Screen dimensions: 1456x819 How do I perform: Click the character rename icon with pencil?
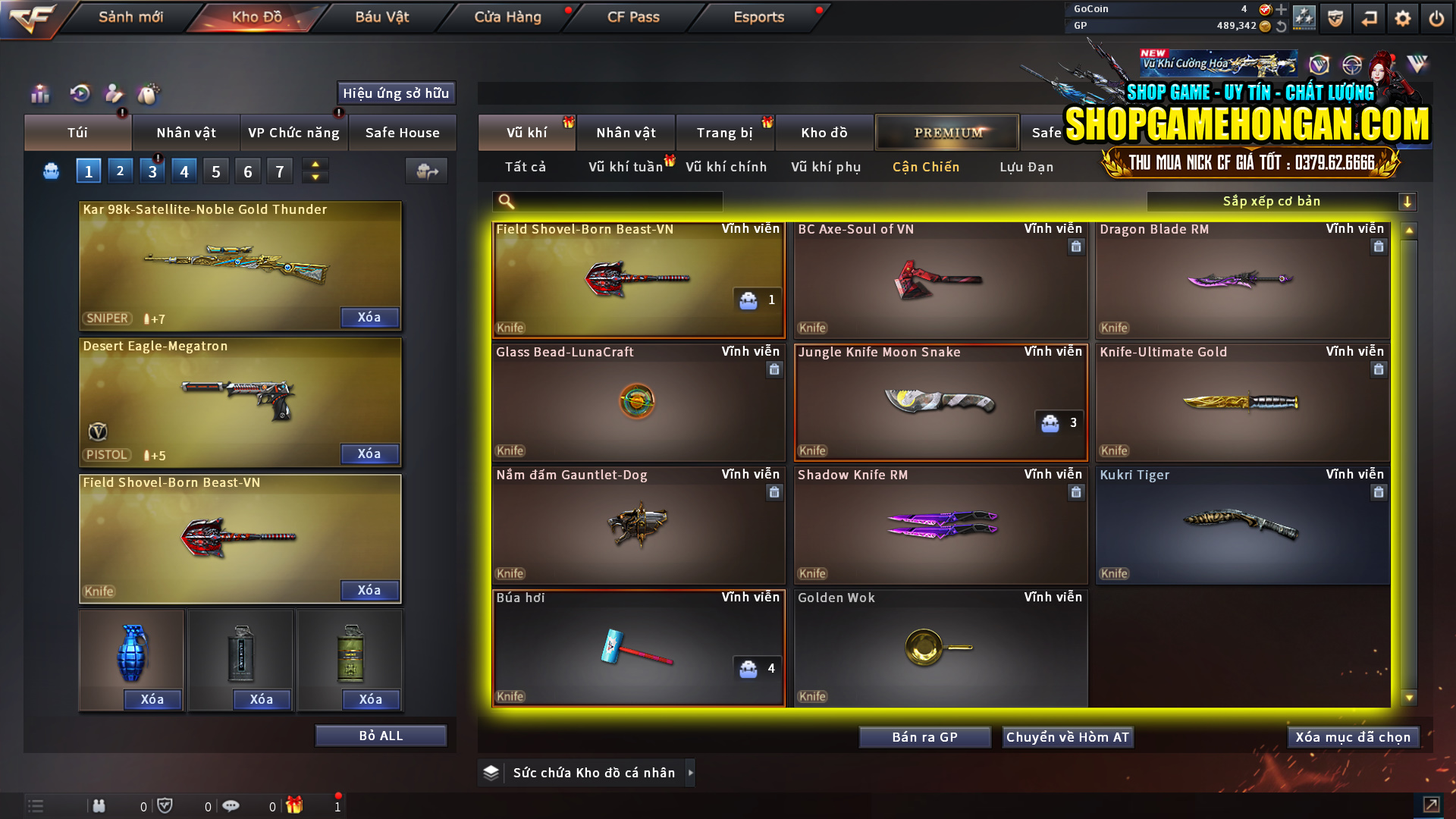pyautogui.click(x=113, y=93)
